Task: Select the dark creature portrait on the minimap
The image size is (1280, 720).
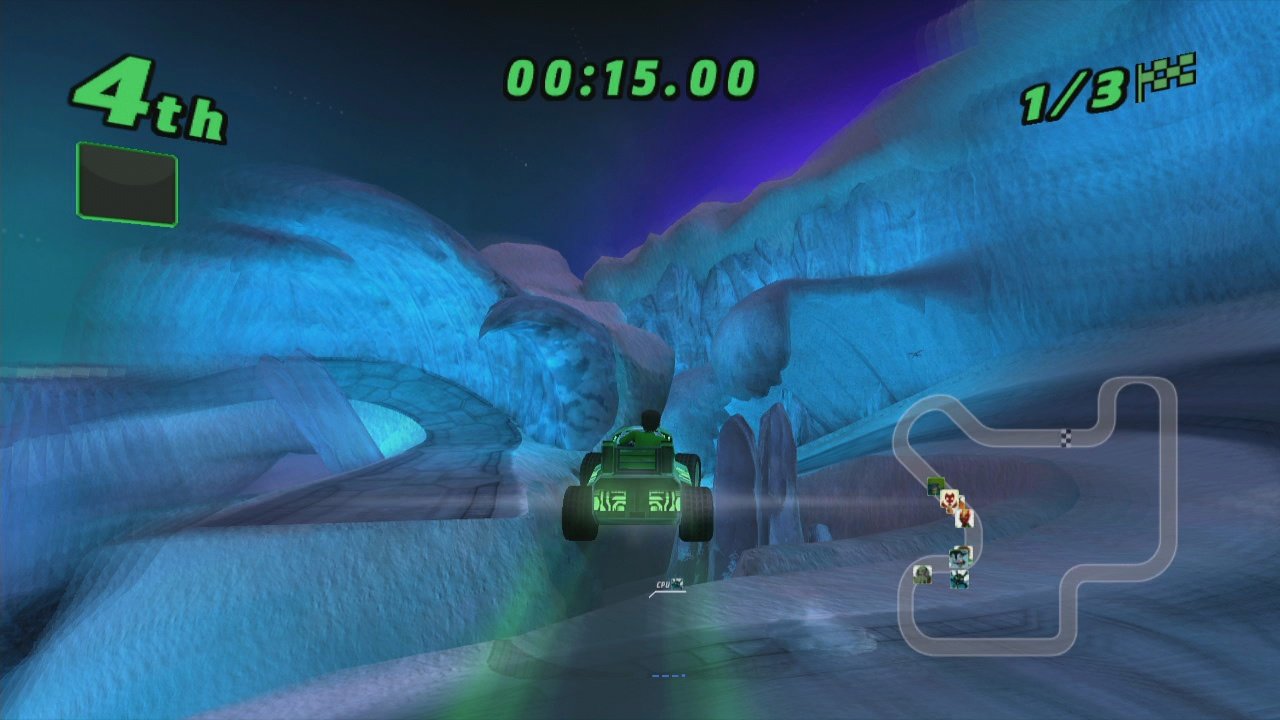Action: pos(959,579)
